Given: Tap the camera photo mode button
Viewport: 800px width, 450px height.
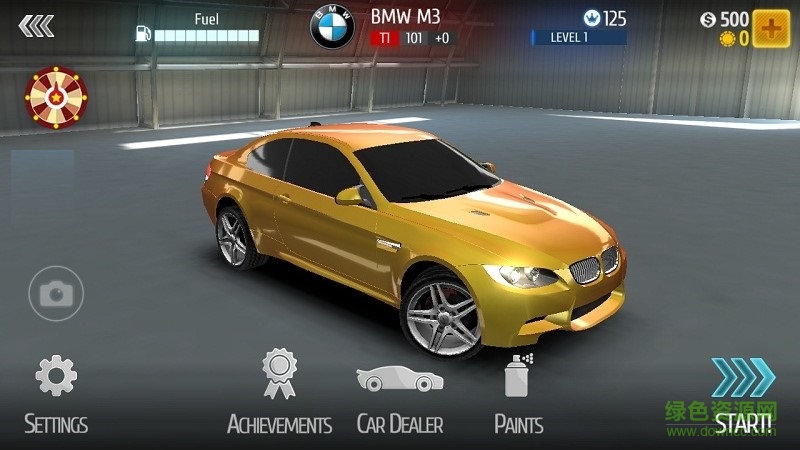Looking at the screenshot, I should coord(56,294).
